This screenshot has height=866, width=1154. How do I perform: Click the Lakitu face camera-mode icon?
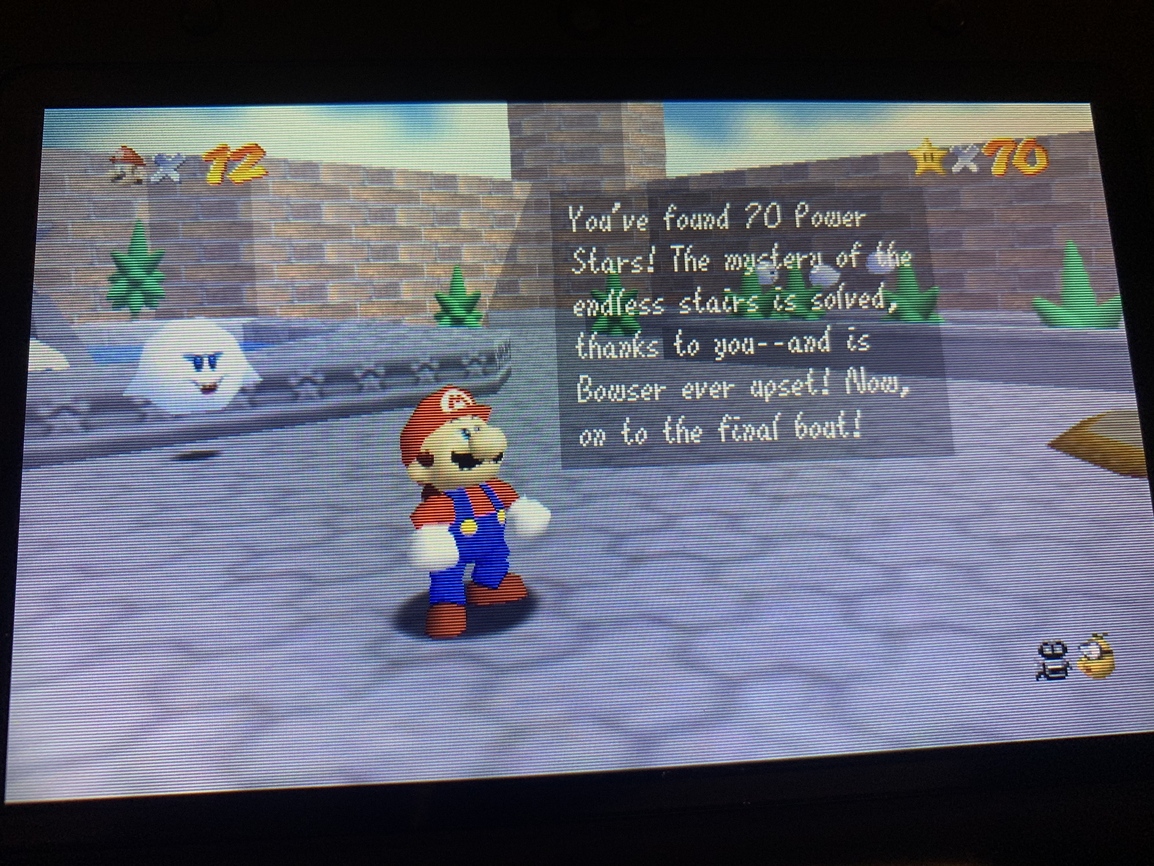point(1097,656)
